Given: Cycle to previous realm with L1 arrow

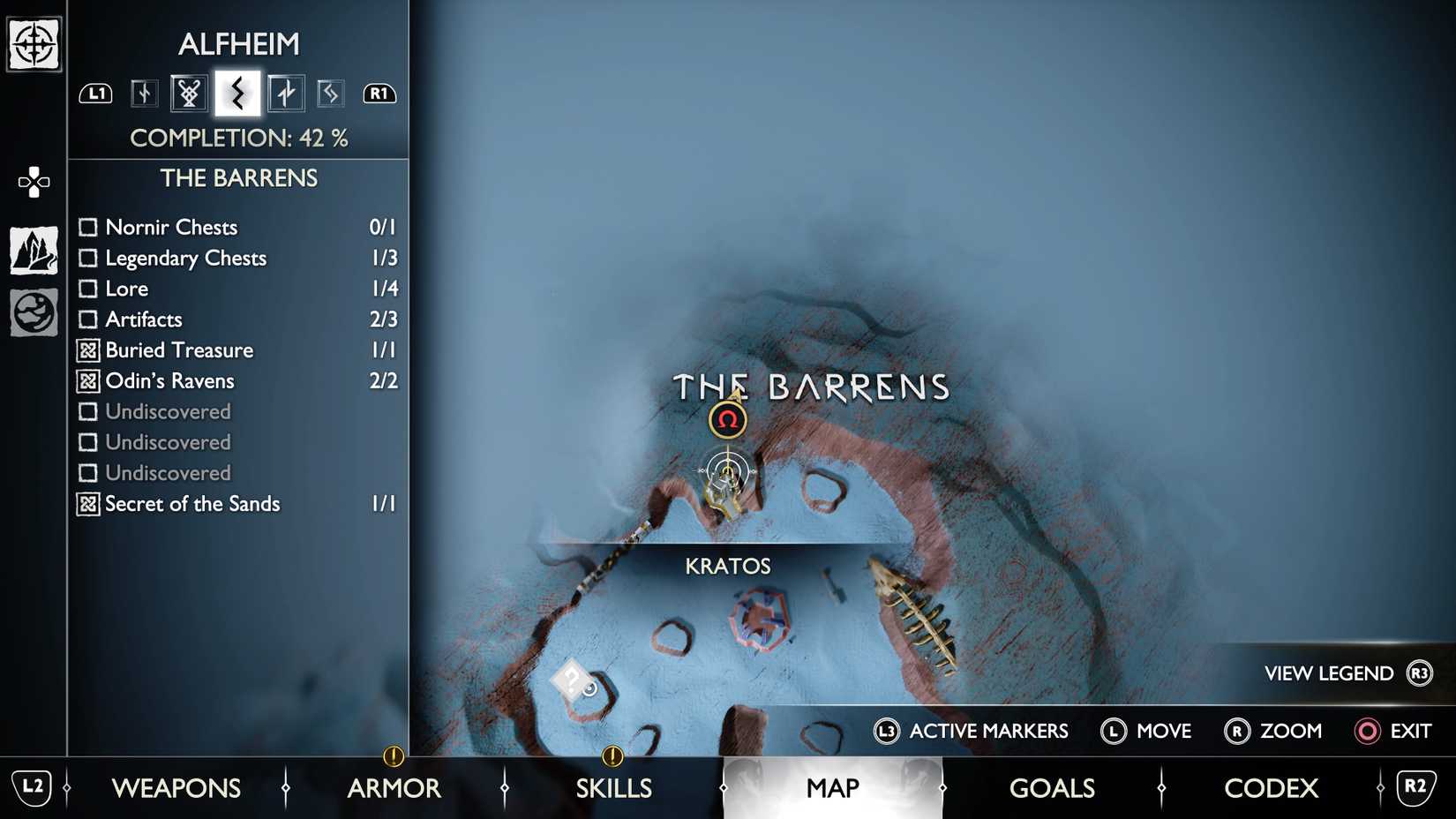Looking at the screenshot, I should point(95,92).
